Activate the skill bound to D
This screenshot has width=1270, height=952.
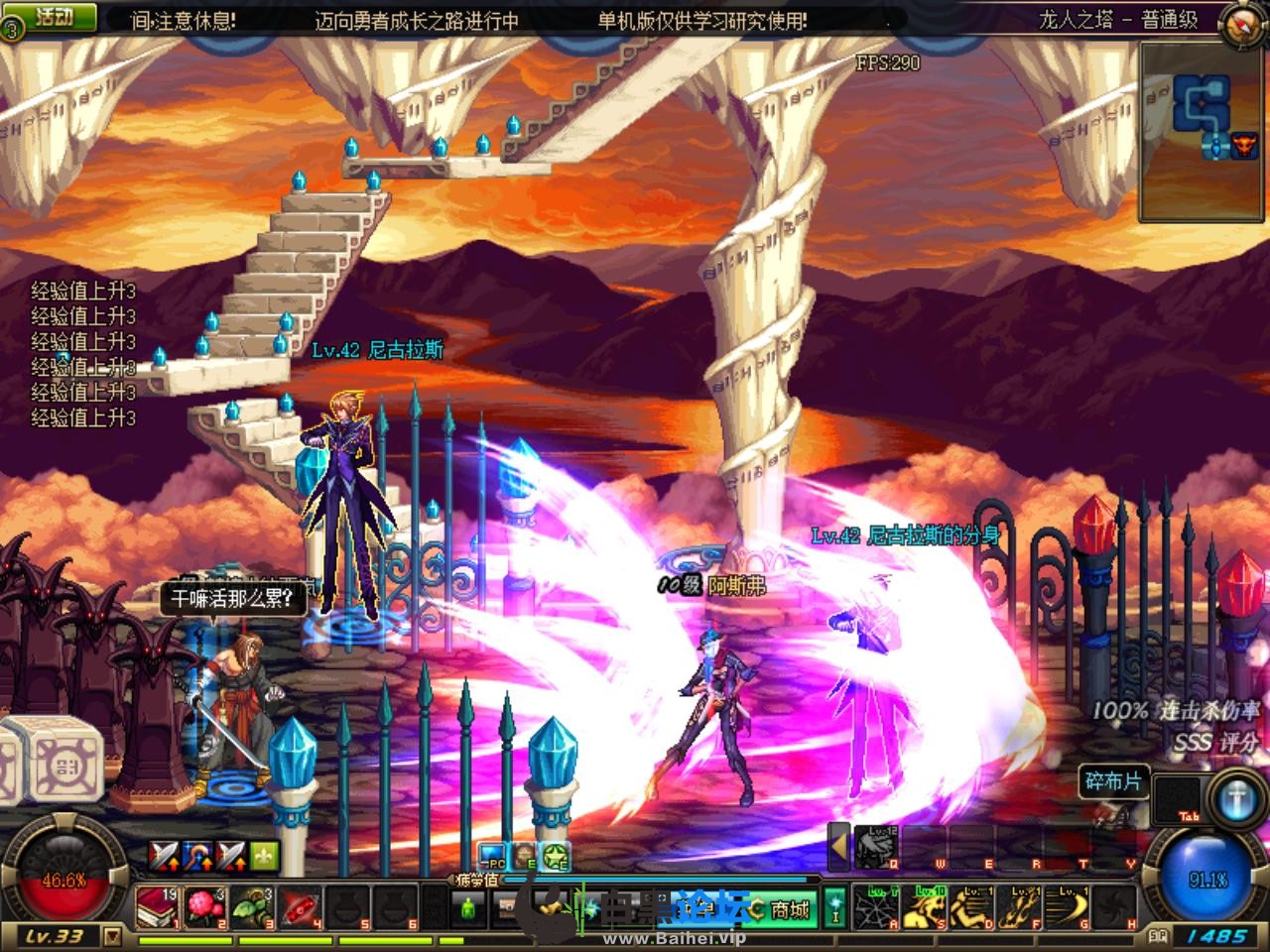(x=970, y=907)
